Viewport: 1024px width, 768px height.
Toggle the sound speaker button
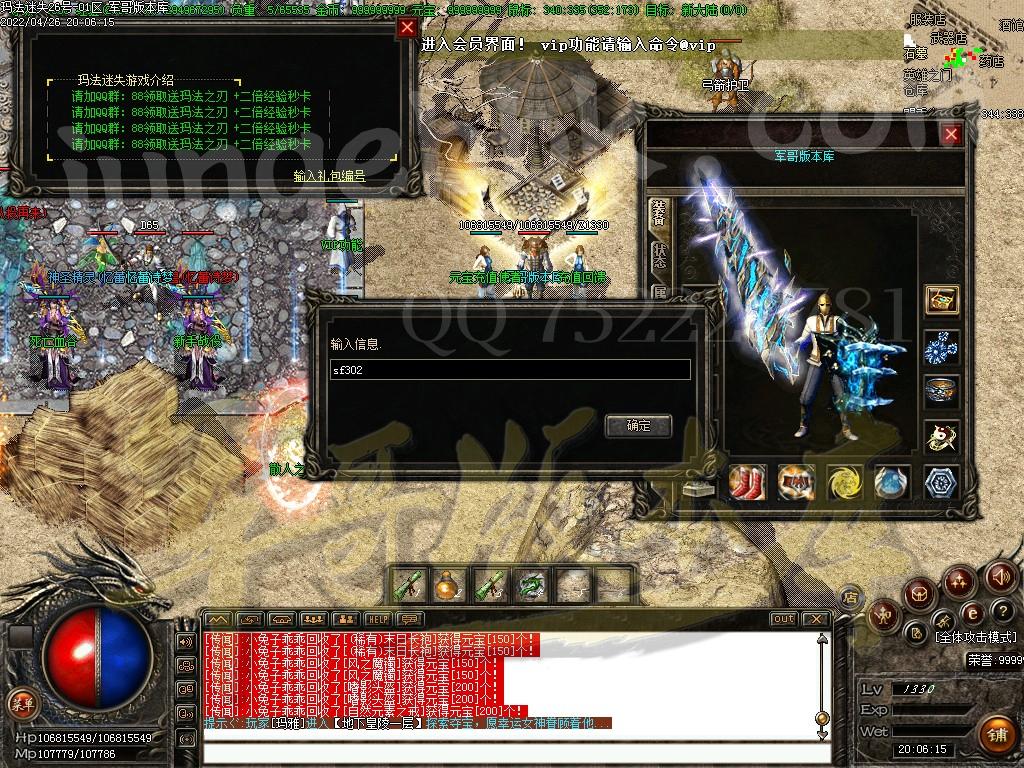1000,576
